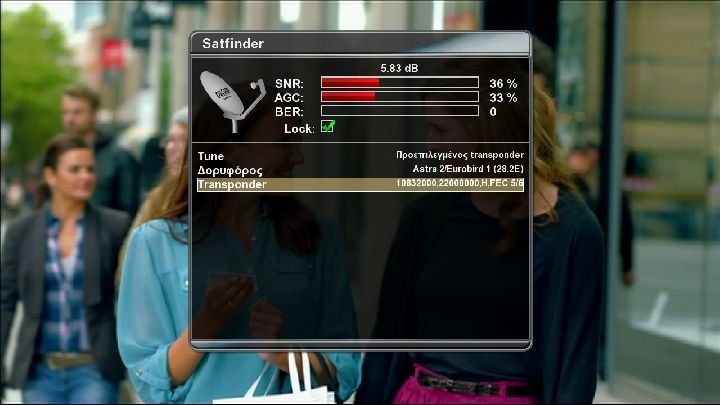Select the highlighted Transponder row
Image resolution: width=720 pixels, height=405 pixels.
point(360,184)
